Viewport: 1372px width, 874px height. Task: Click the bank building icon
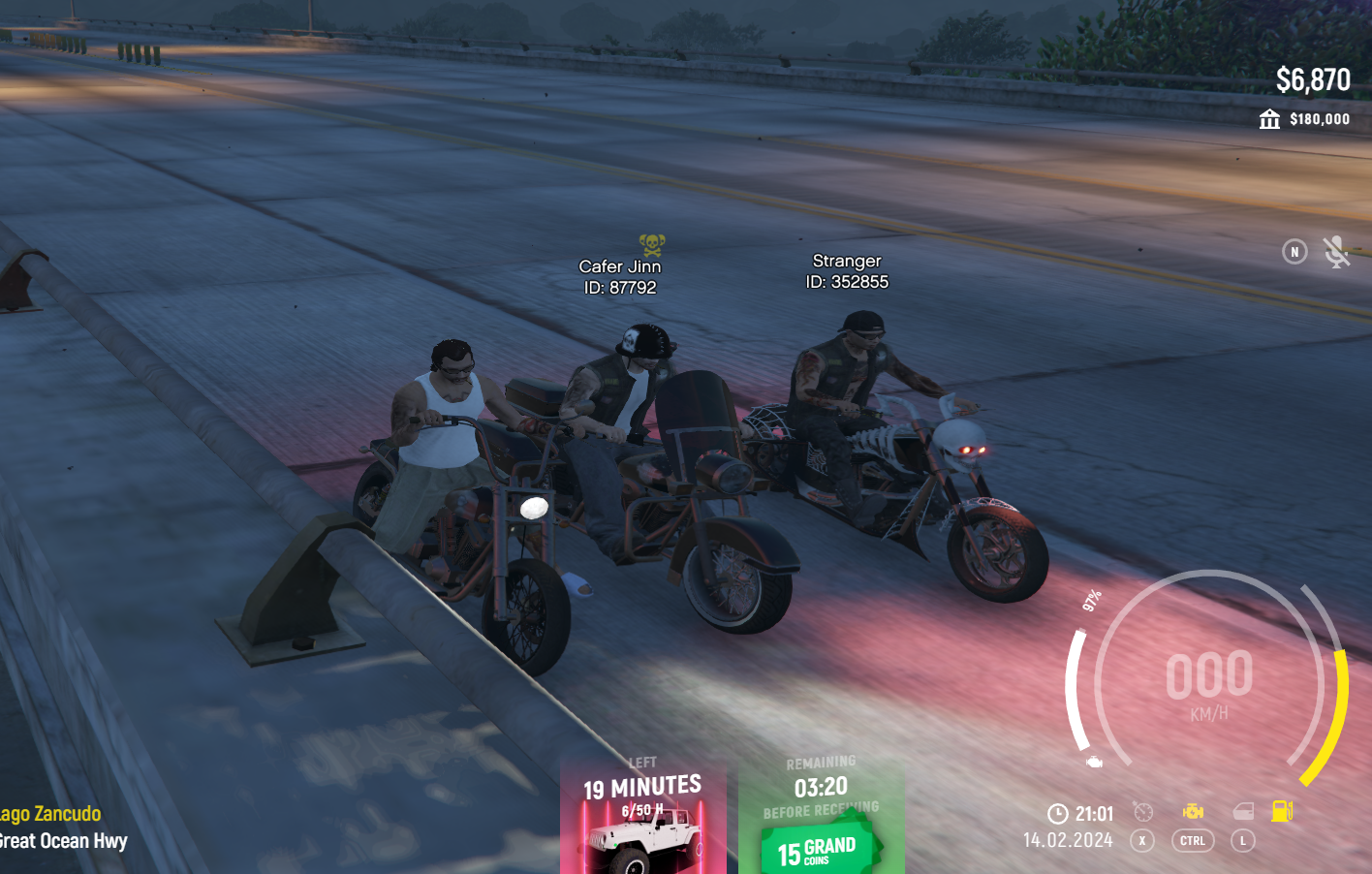[1269, 119]
